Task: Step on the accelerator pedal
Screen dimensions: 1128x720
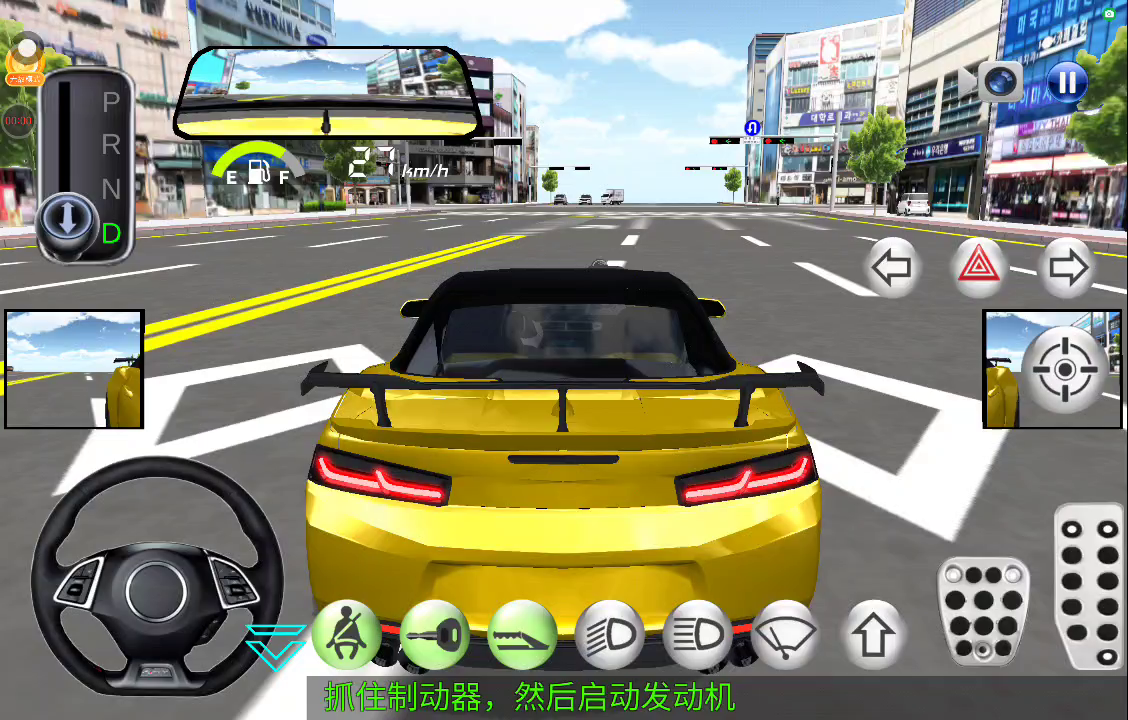Action: pyautogui.click(x=1090, y=586)
